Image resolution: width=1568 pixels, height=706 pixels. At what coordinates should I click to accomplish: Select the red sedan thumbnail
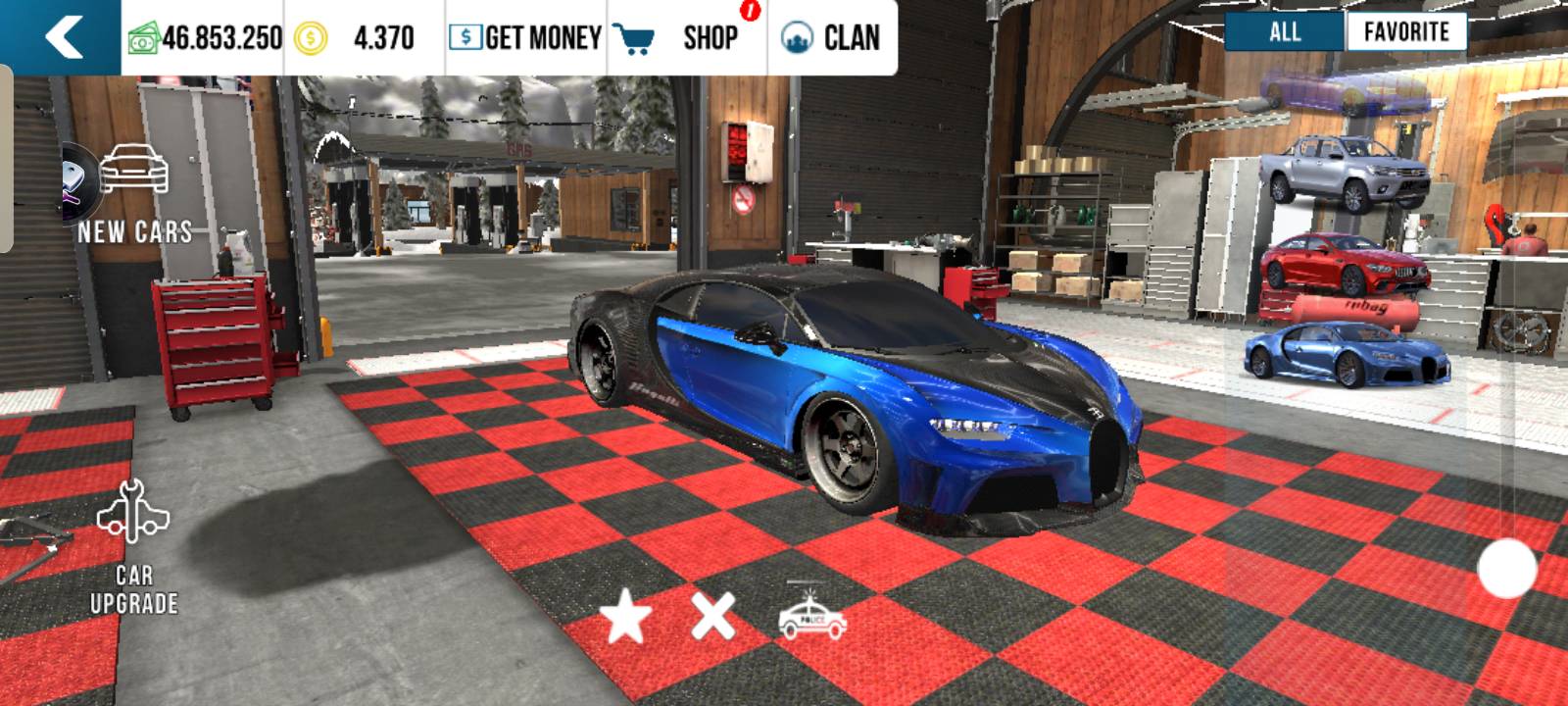point(1345,263)
